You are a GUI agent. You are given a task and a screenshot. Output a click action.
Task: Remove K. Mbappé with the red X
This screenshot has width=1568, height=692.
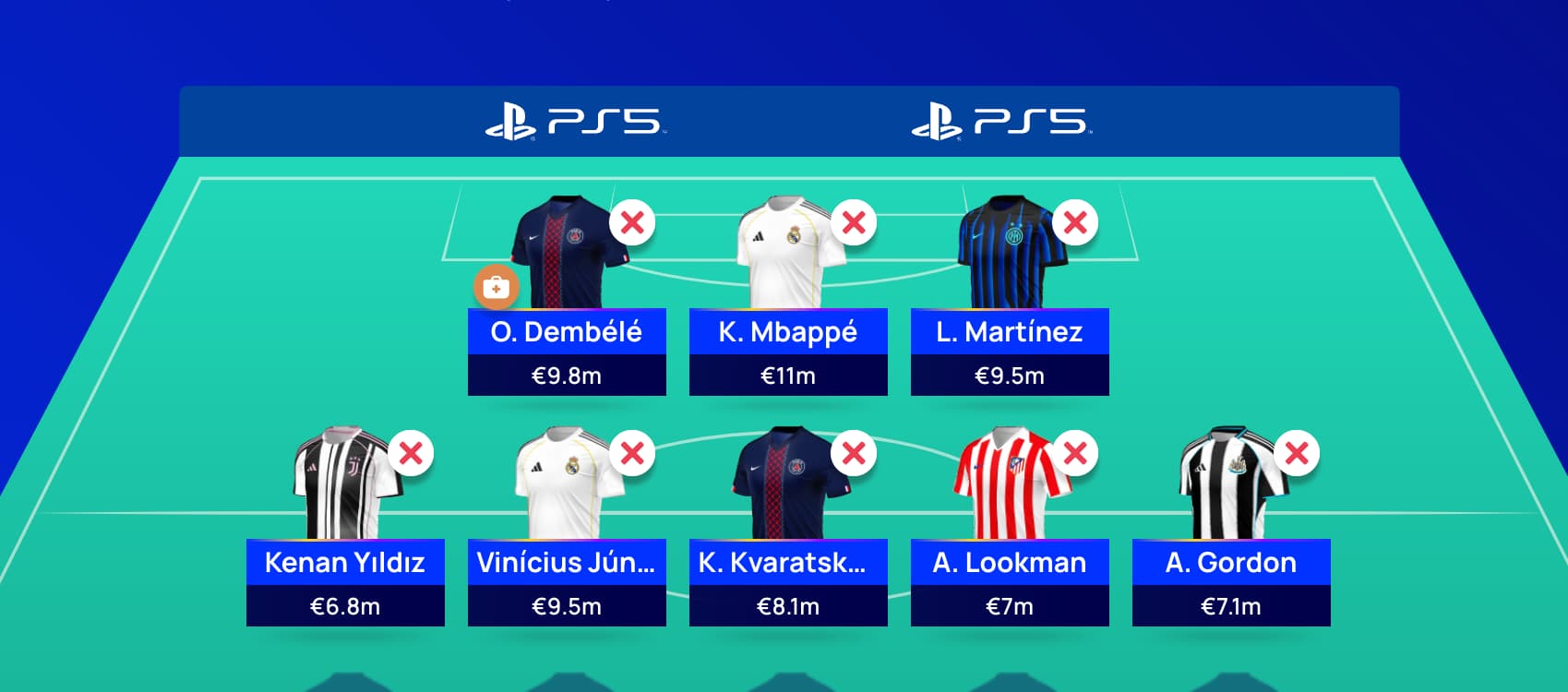tap(854, 221)
